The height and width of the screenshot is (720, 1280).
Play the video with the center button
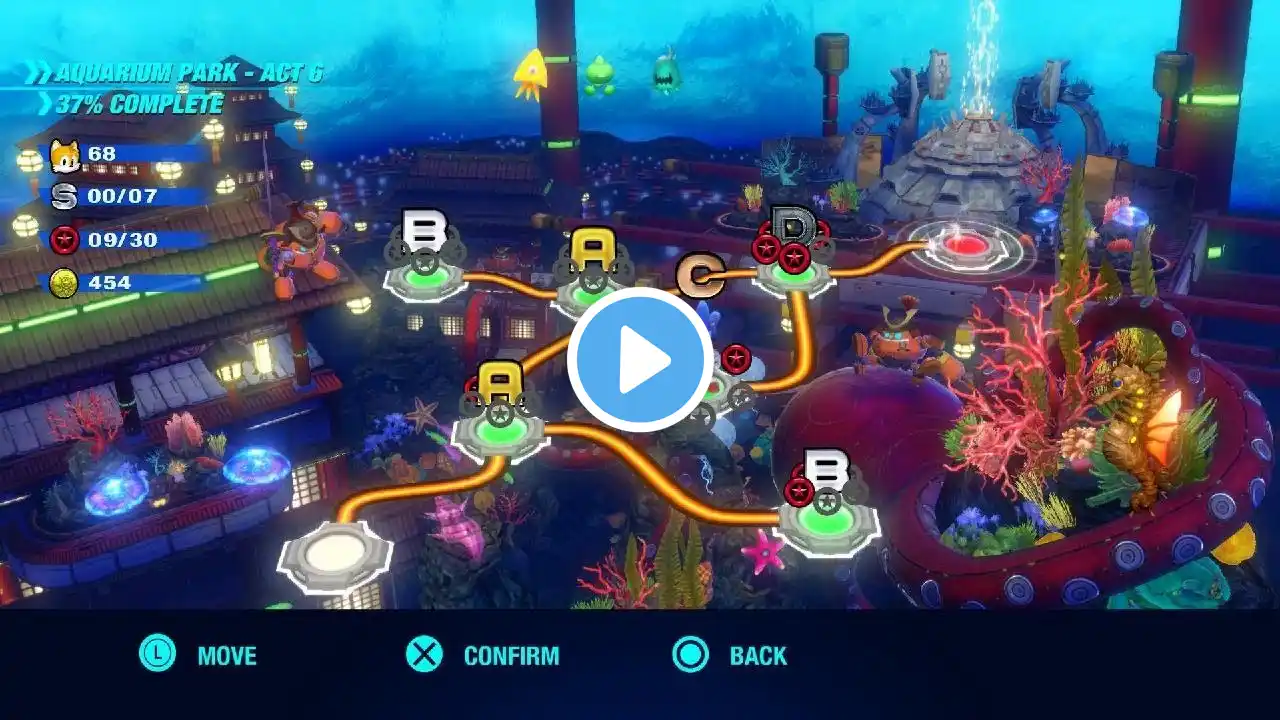tap(640, 360)
